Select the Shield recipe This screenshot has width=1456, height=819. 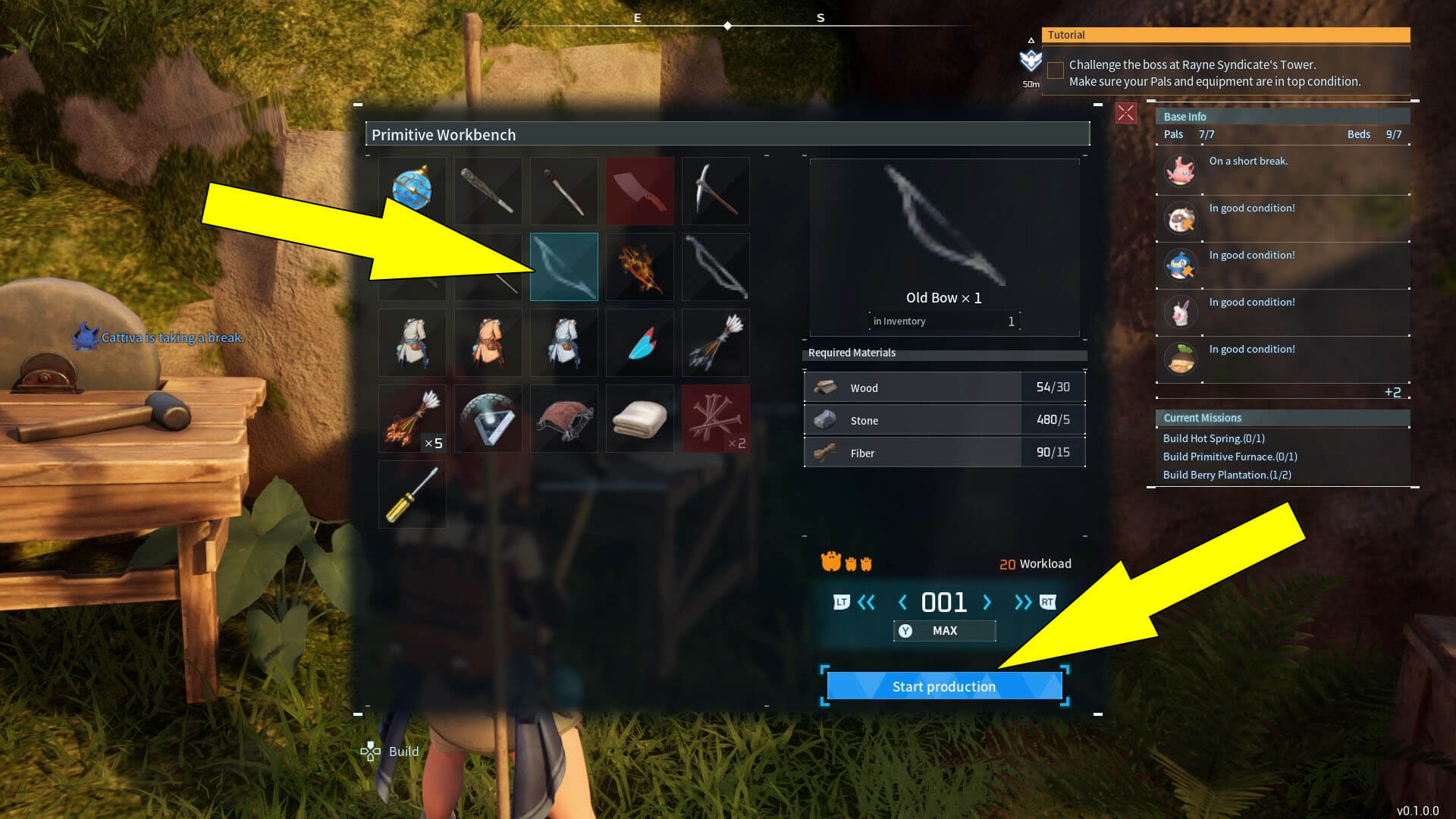(488, 418)
